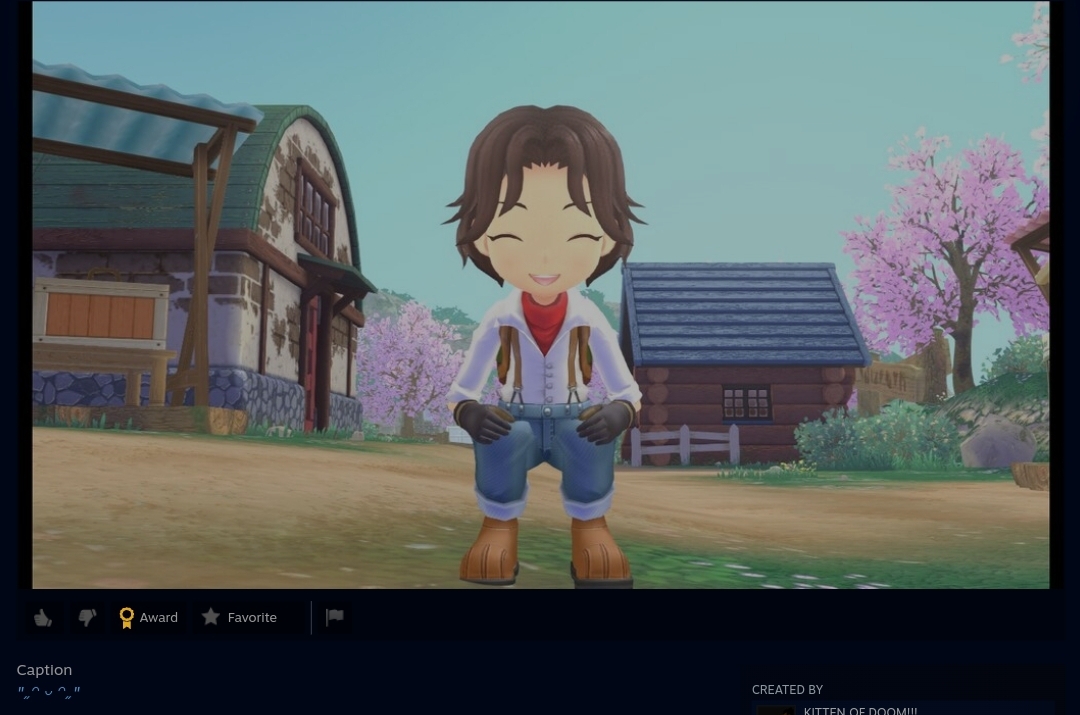Award this screenshot
1080x715 pixels.
point(148,618)
